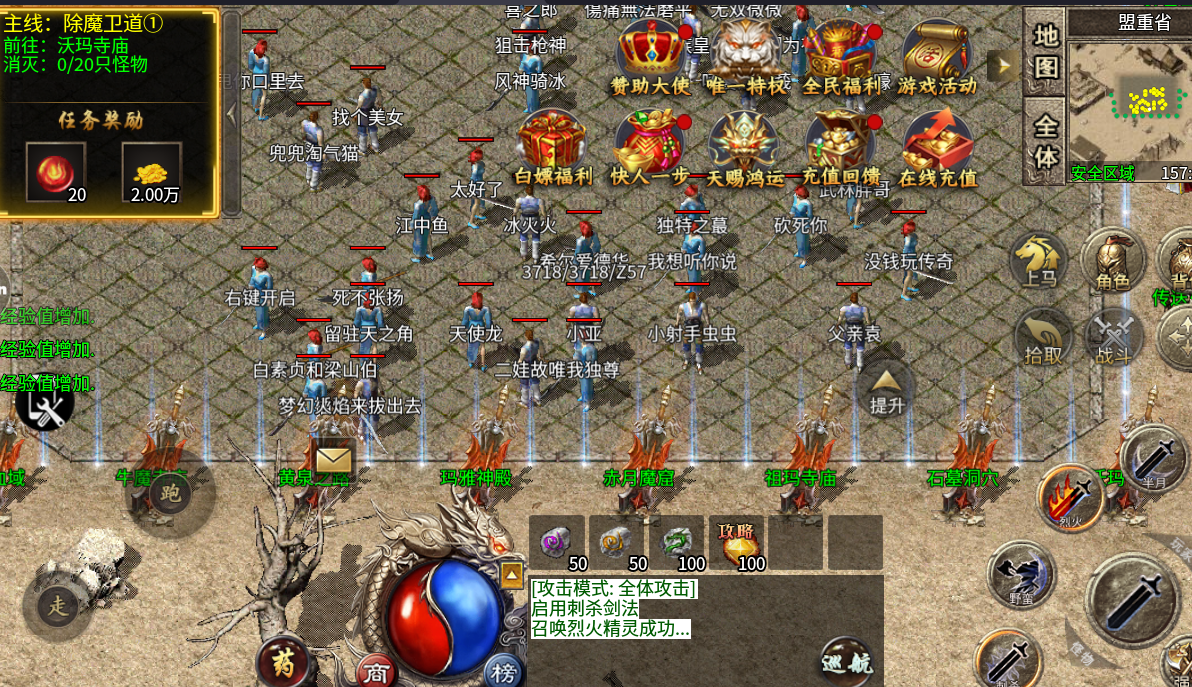Use the 野蛮 charge skill
1192x687 pixels.
pos(1020,576)
